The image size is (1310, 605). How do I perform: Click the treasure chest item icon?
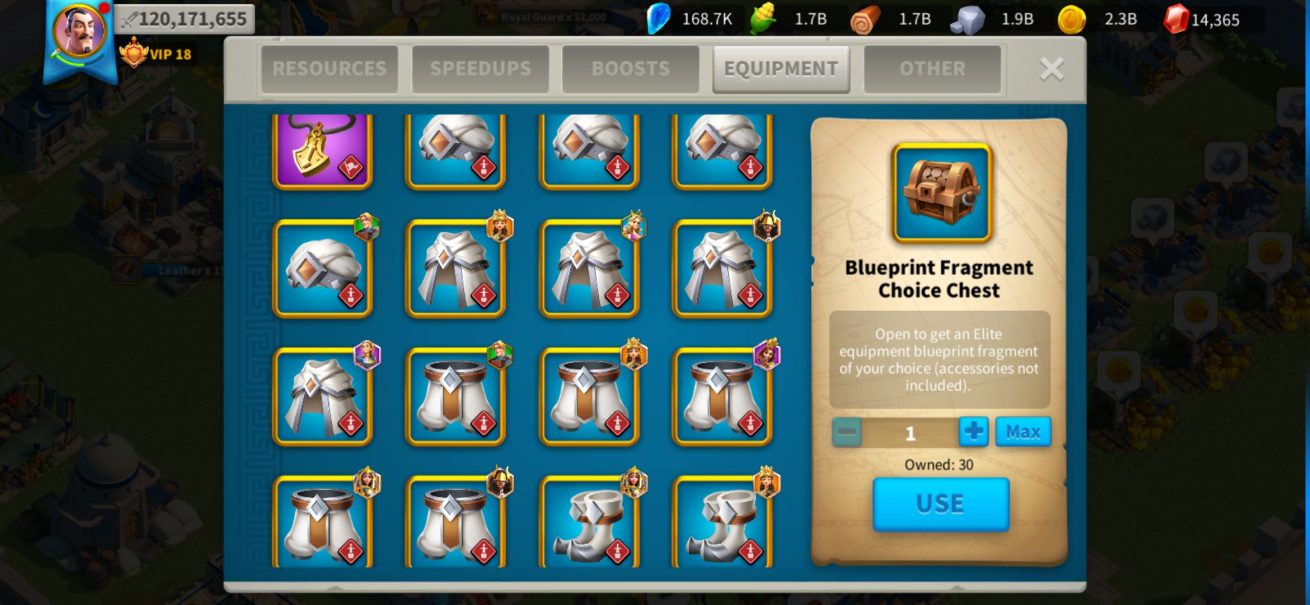coord(942,193)
